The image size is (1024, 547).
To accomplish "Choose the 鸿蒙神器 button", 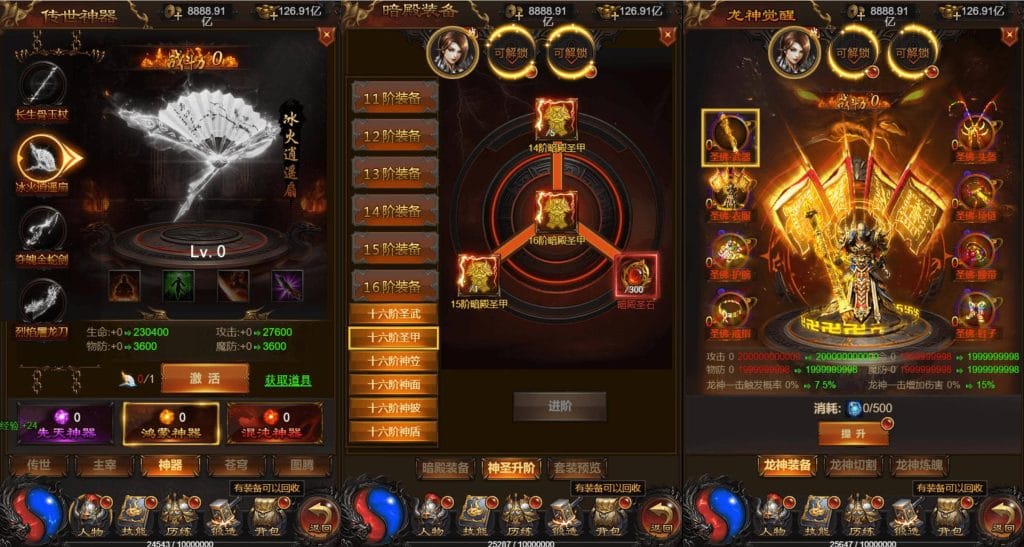I will 170,423.
